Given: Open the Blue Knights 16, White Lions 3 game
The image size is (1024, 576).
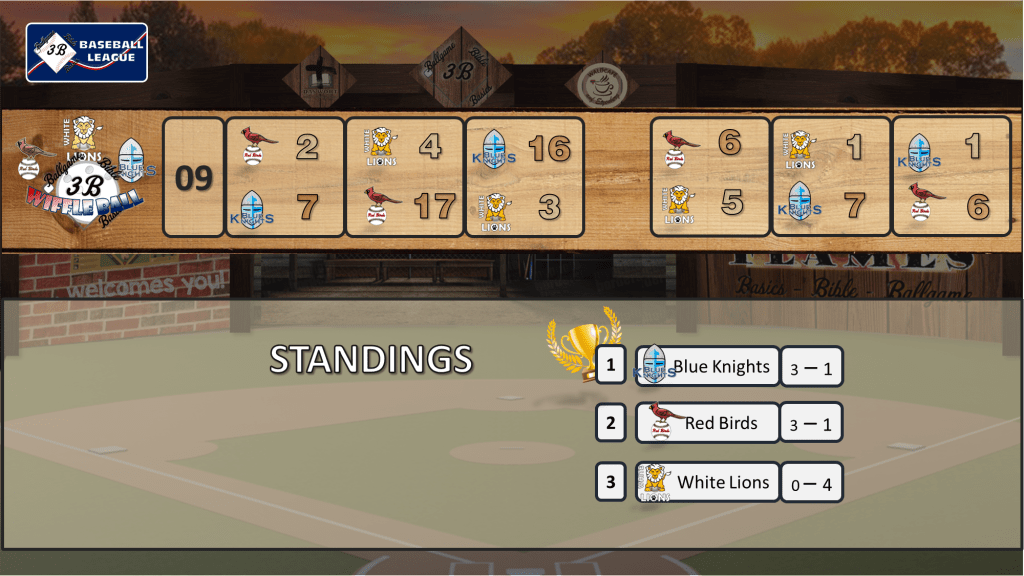Looking at the screenshot, I should point(525,177).
